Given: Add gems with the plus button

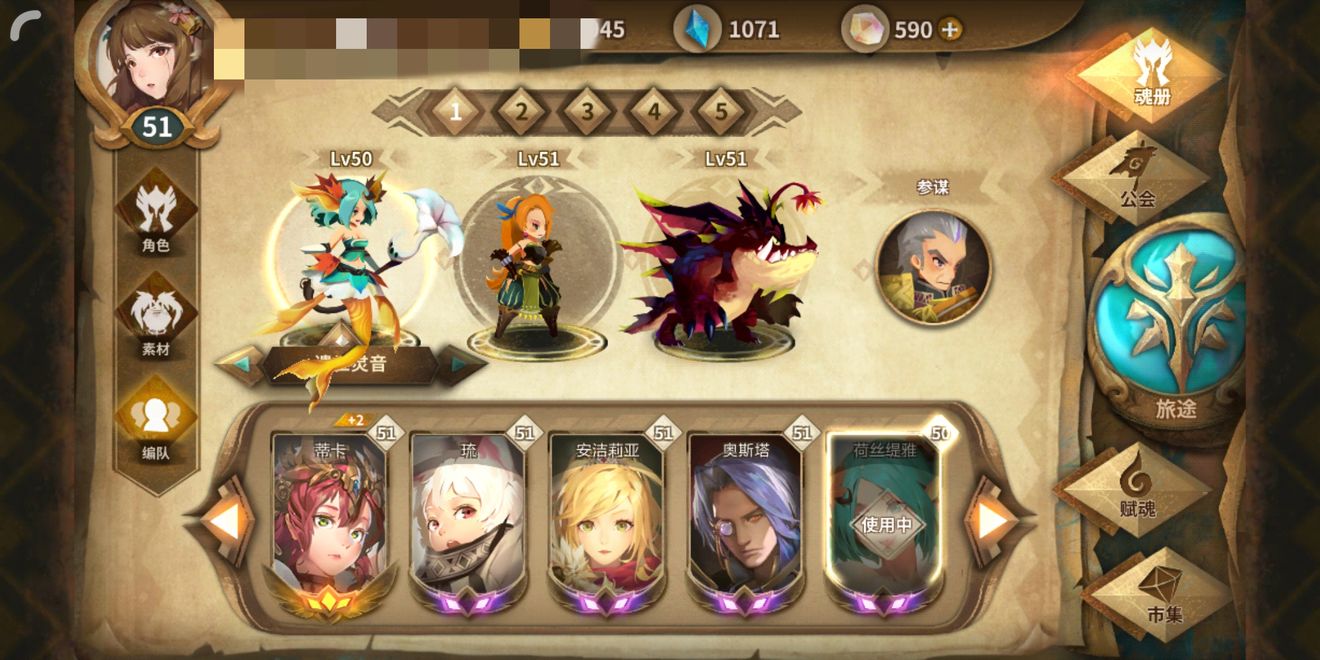Looking at the screenshot, I should (950, 30).
